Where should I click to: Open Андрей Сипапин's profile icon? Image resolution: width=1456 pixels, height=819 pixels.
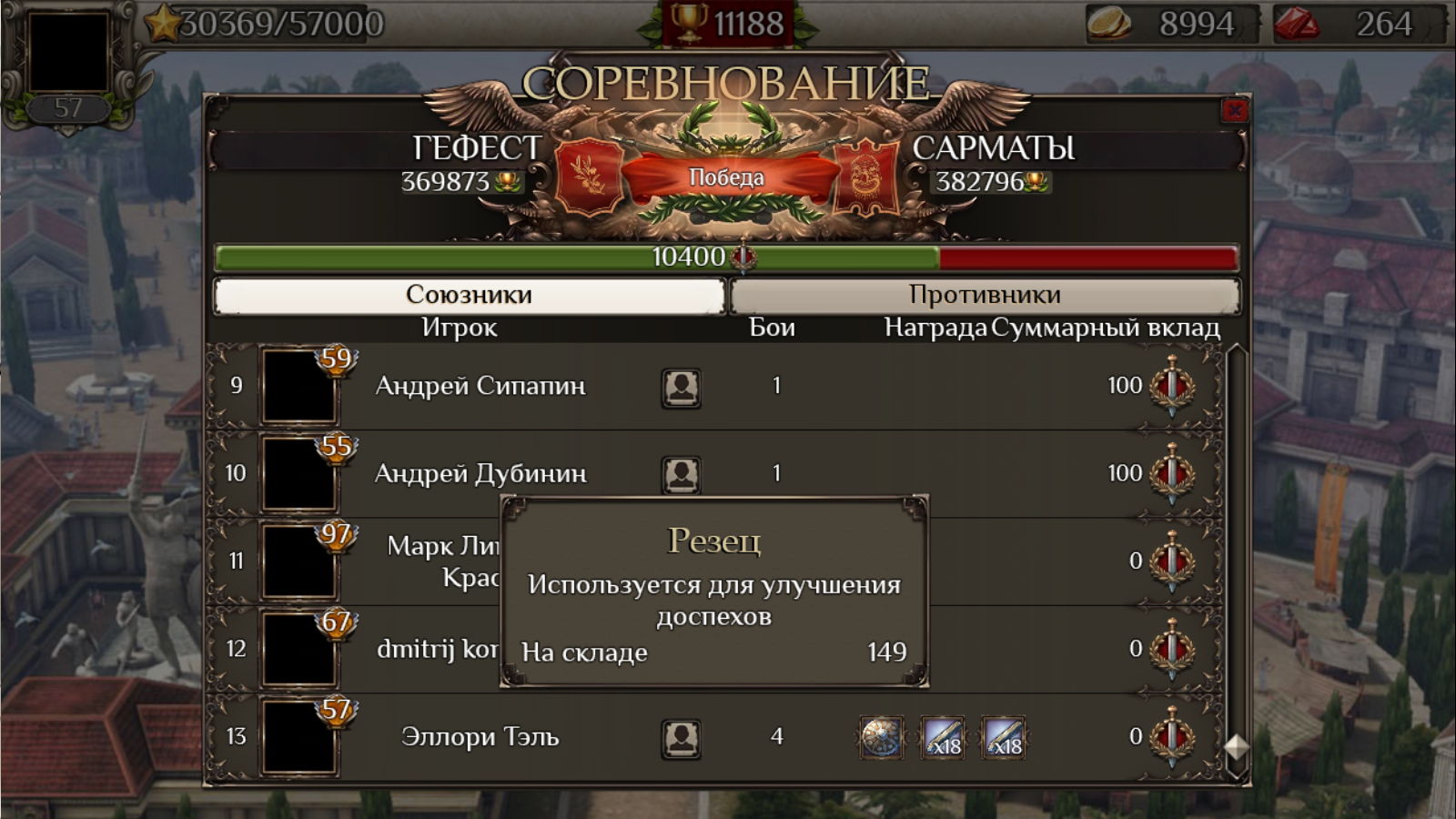tap(681, 388)
